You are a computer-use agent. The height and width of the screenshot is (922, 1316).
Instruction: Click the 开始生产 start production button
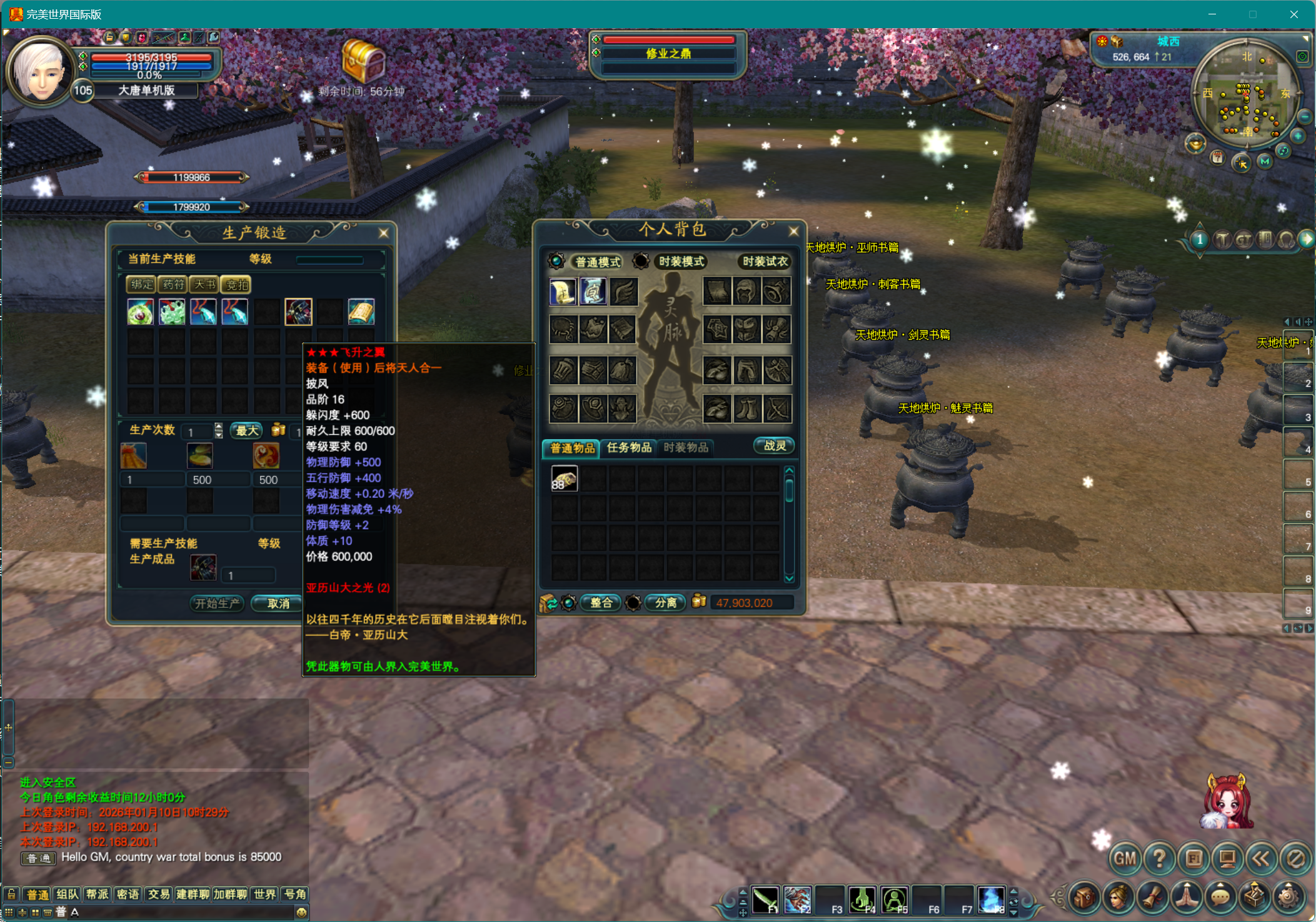pyautogui.click(x=216, y=603)
